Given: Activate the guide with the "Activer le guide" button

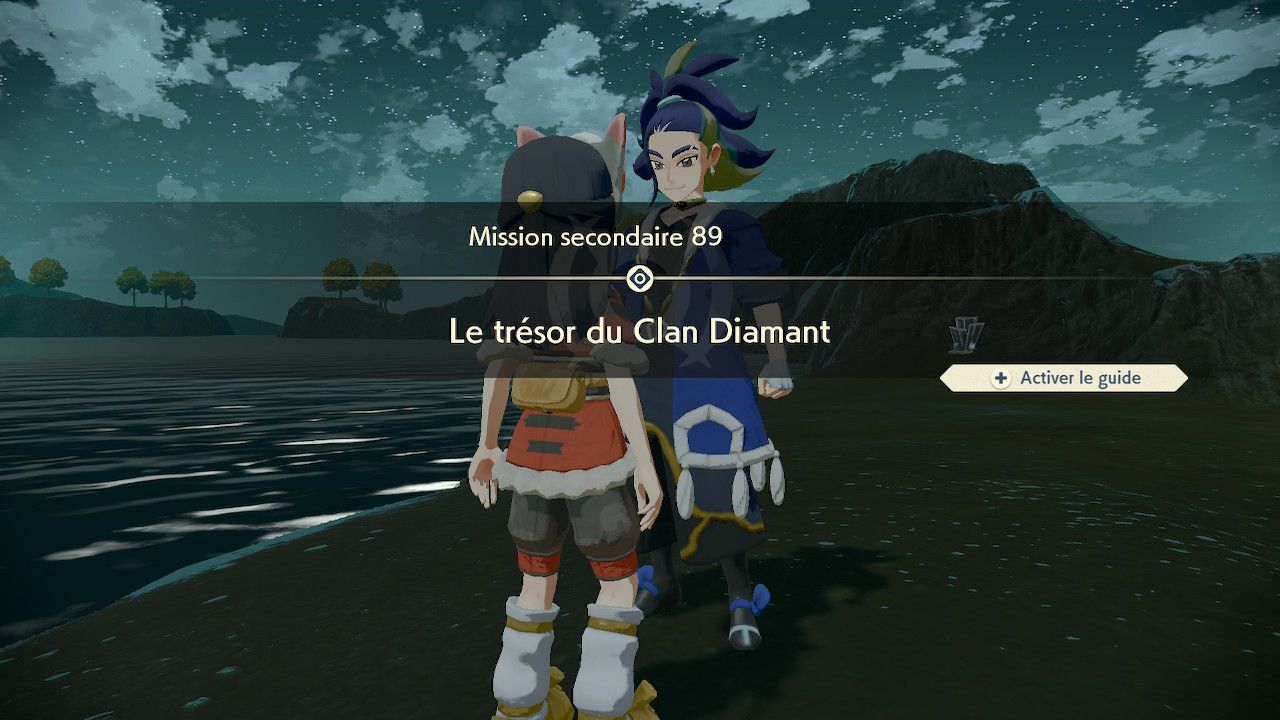Looking at the screenshot, I should [1065, 378].
